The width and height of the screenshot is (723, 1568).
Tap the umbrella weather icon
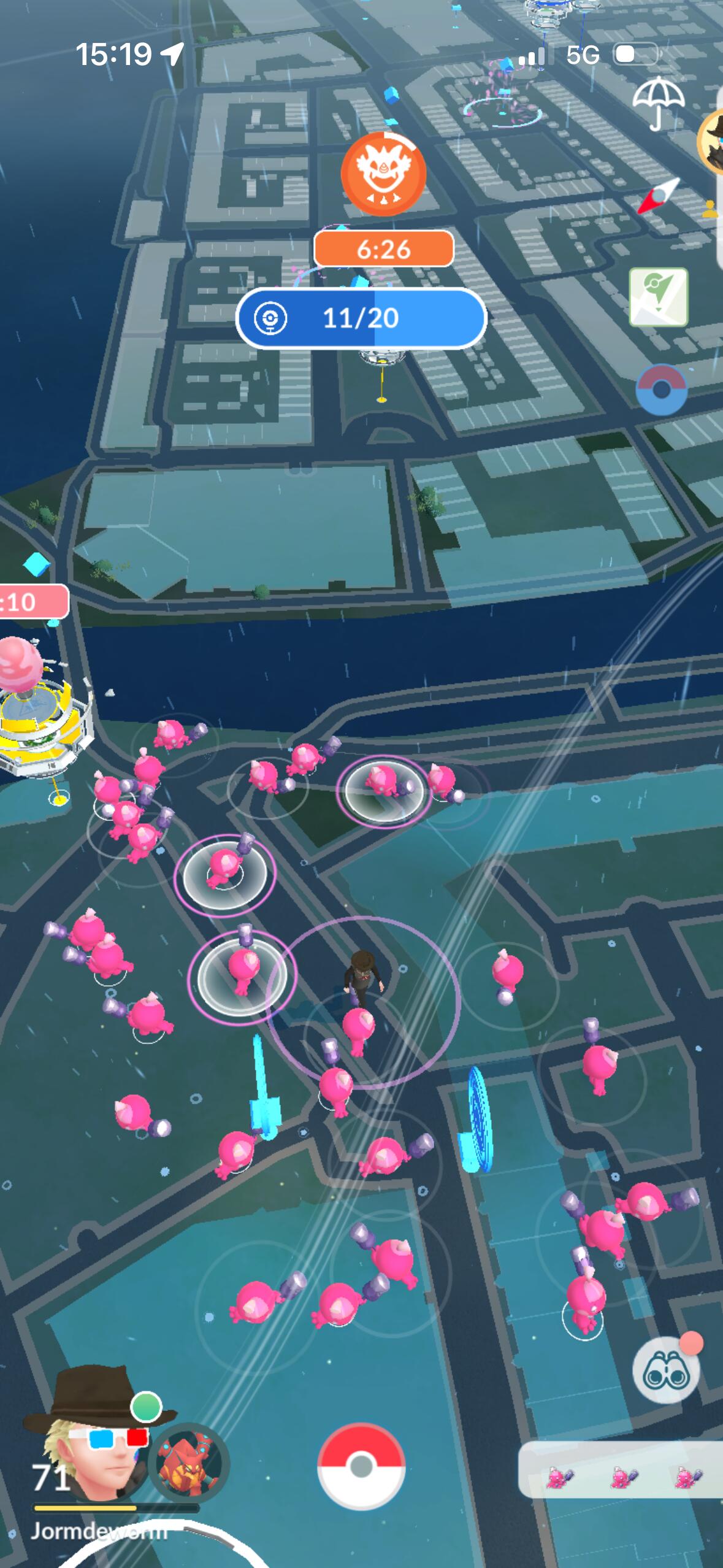(x=658, y=103)
